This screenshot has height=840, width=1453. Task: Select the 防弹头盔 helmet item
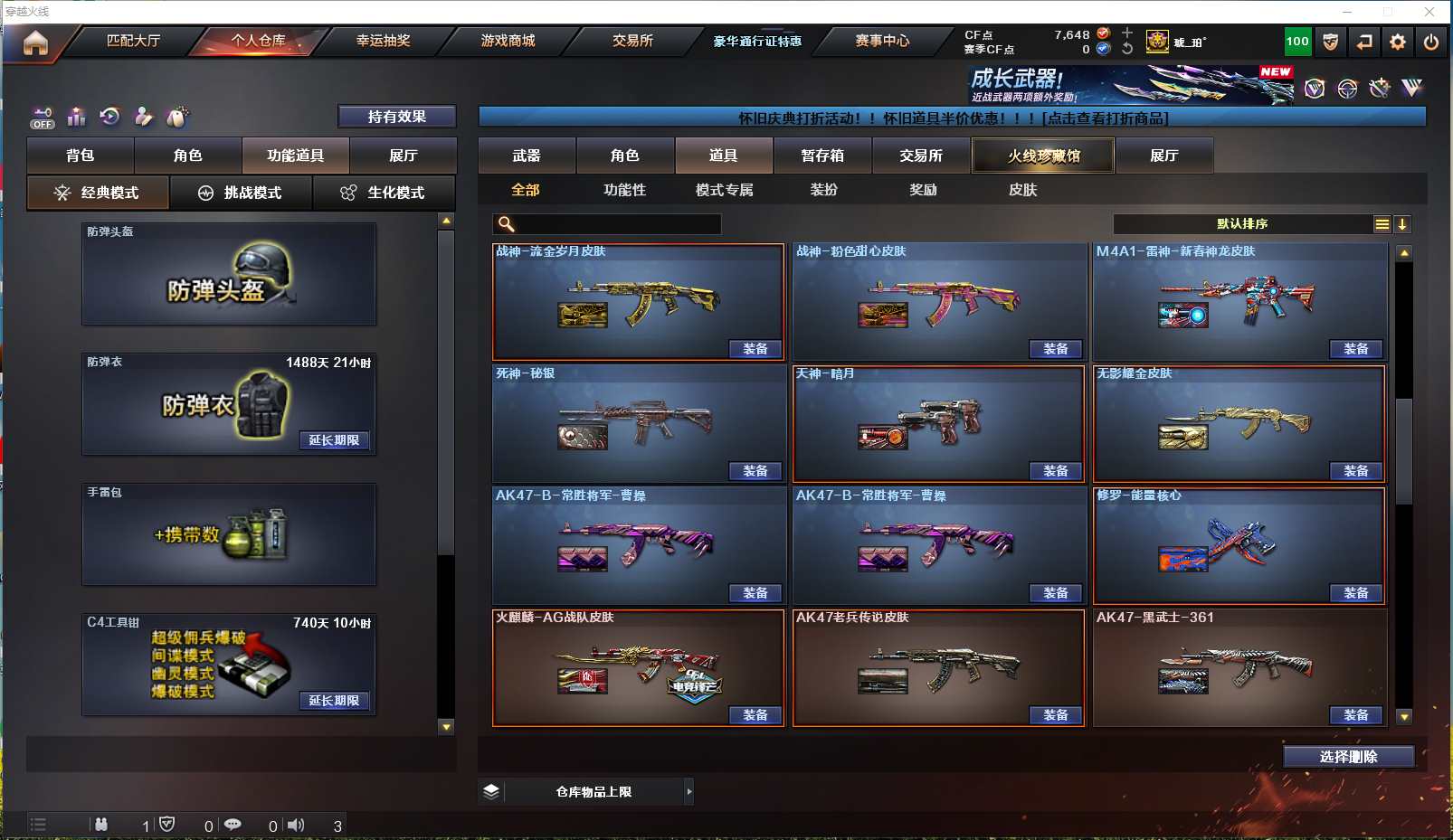[229, 275]
